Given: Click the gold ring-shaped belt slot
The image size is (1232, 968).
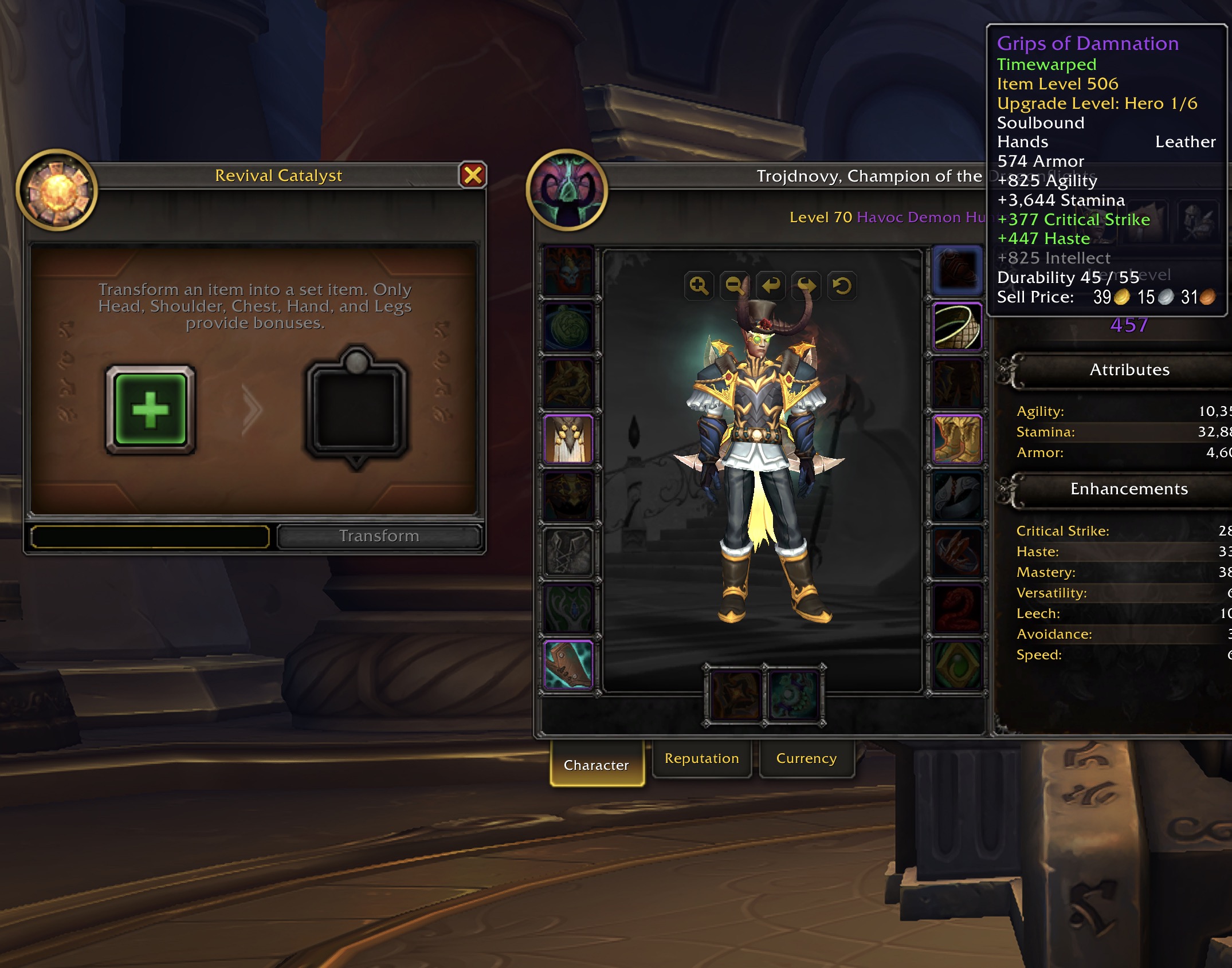Looking at the screenshot, I should click(957, 327).
